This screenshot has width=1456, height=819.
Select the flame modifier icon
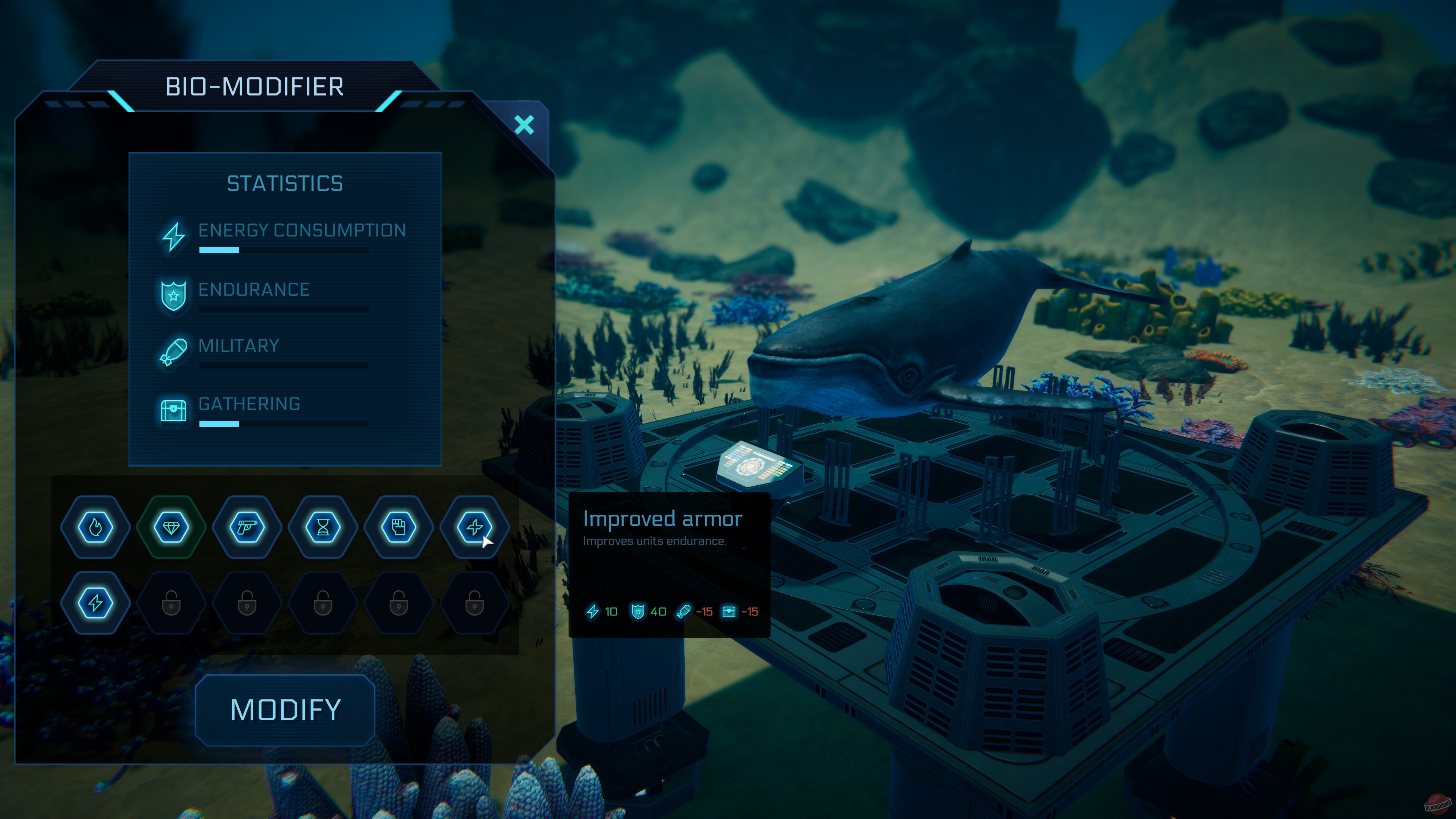click(x=96, y=527)
